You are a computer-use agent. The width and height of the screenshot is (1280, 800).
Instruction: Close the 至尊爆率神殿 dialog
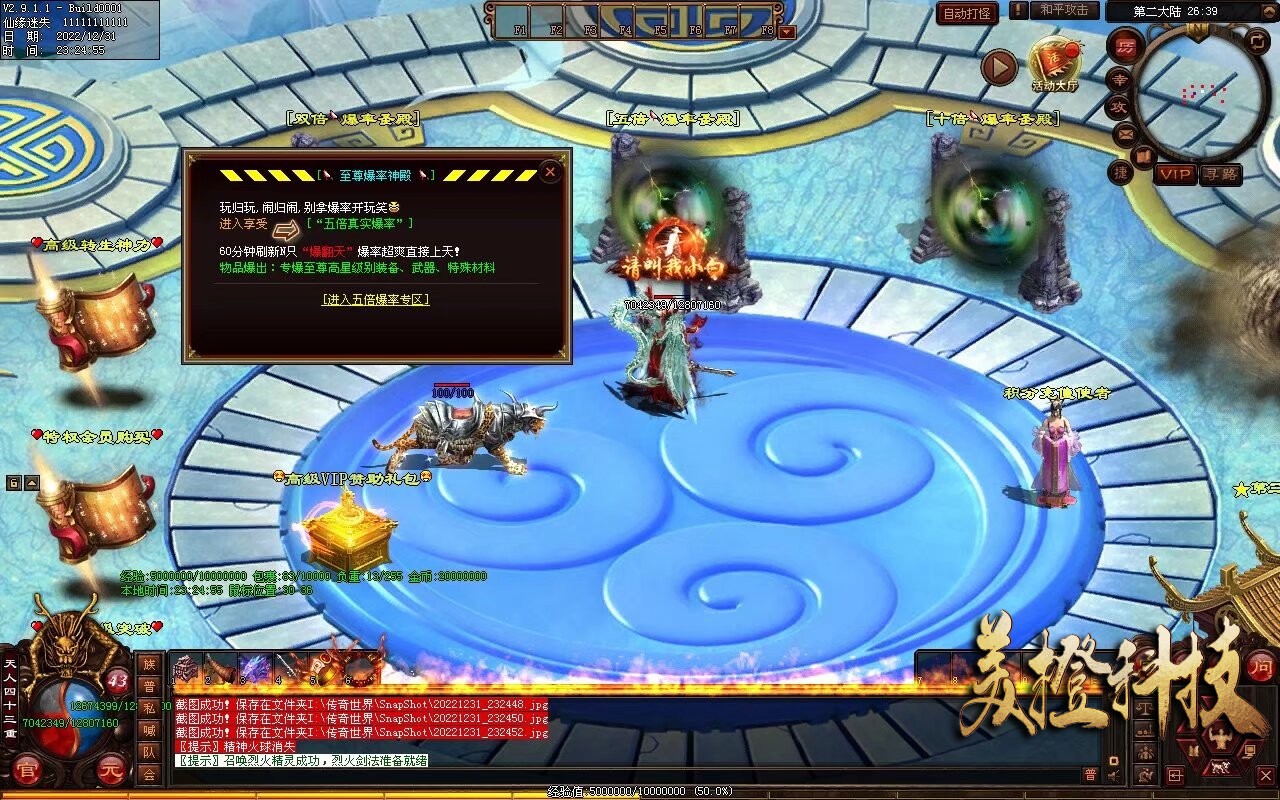(549, 172)
